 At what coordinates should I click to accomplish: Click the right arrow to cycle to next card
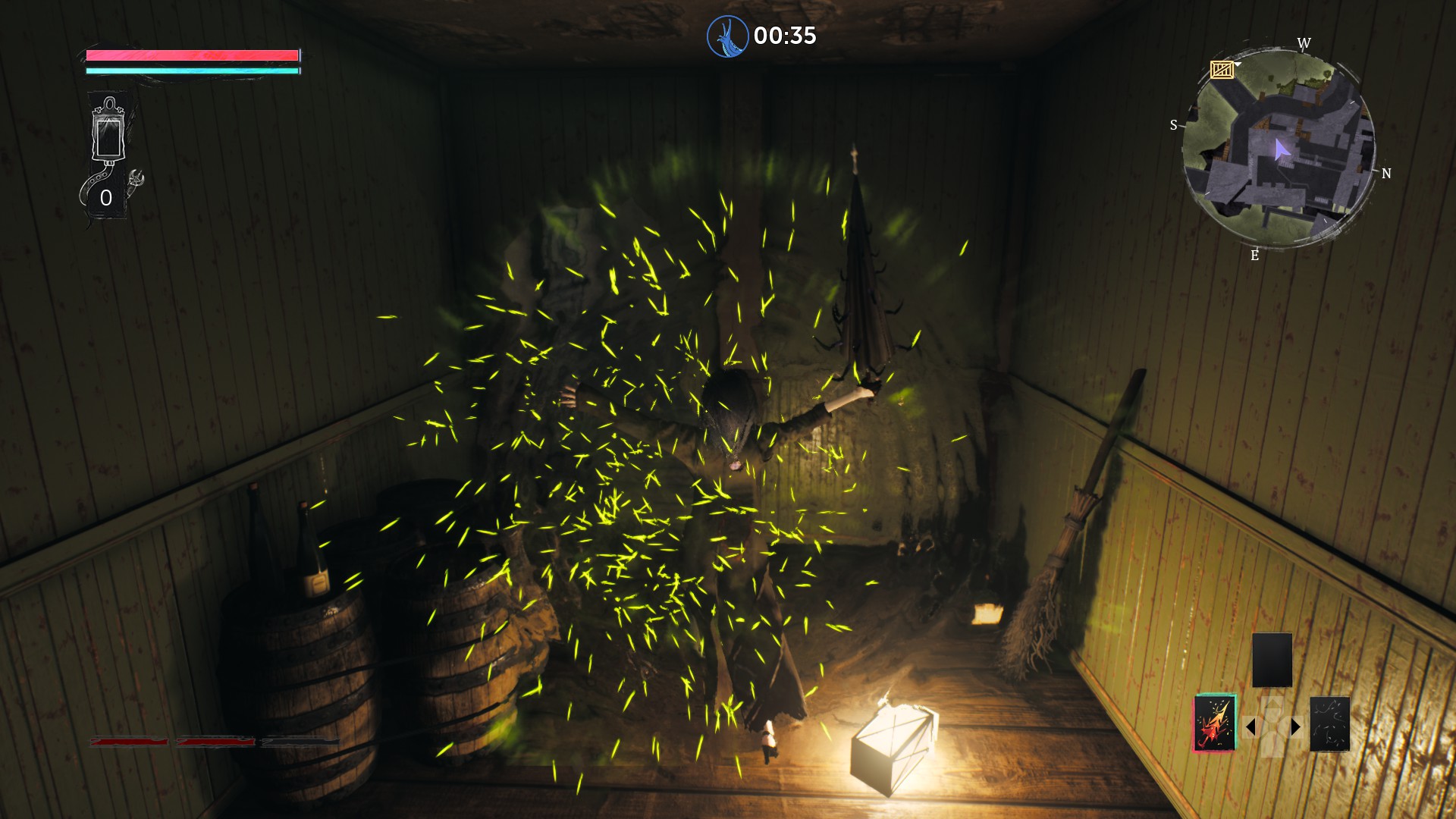[1295, 726]
